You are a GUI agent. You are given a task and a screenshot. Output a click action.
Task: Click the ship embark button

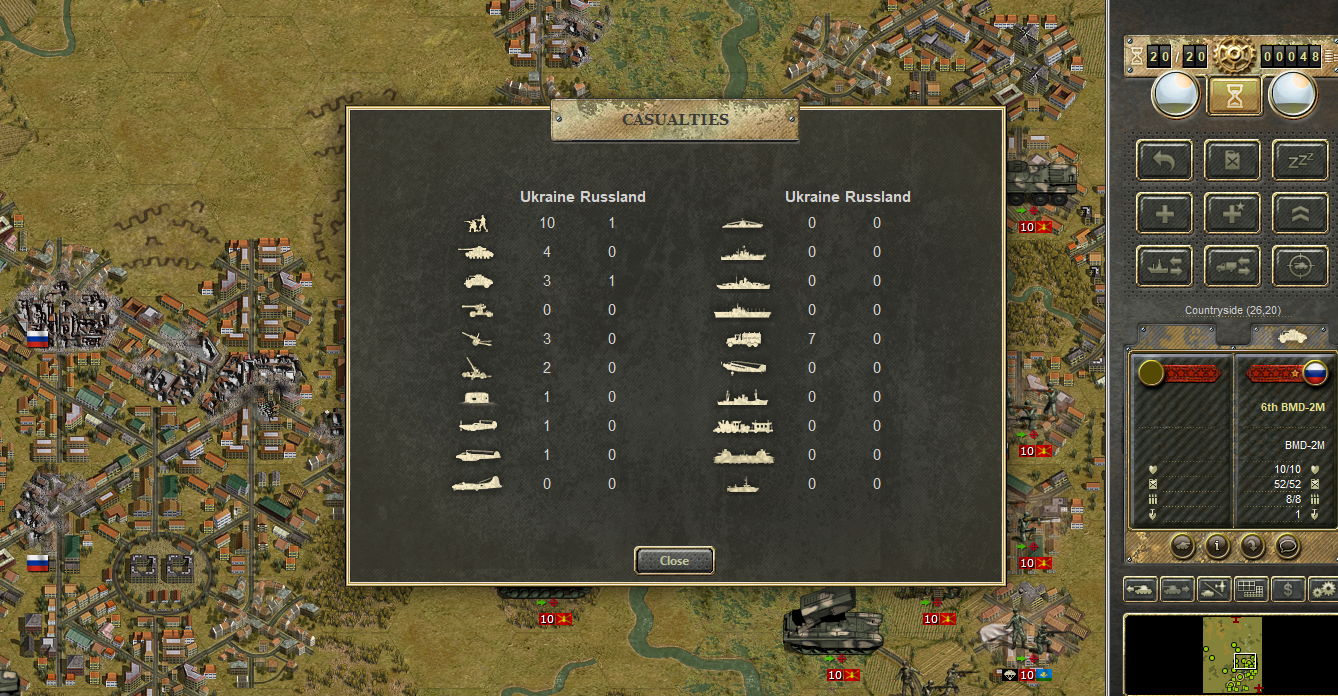pos(1164,266)
